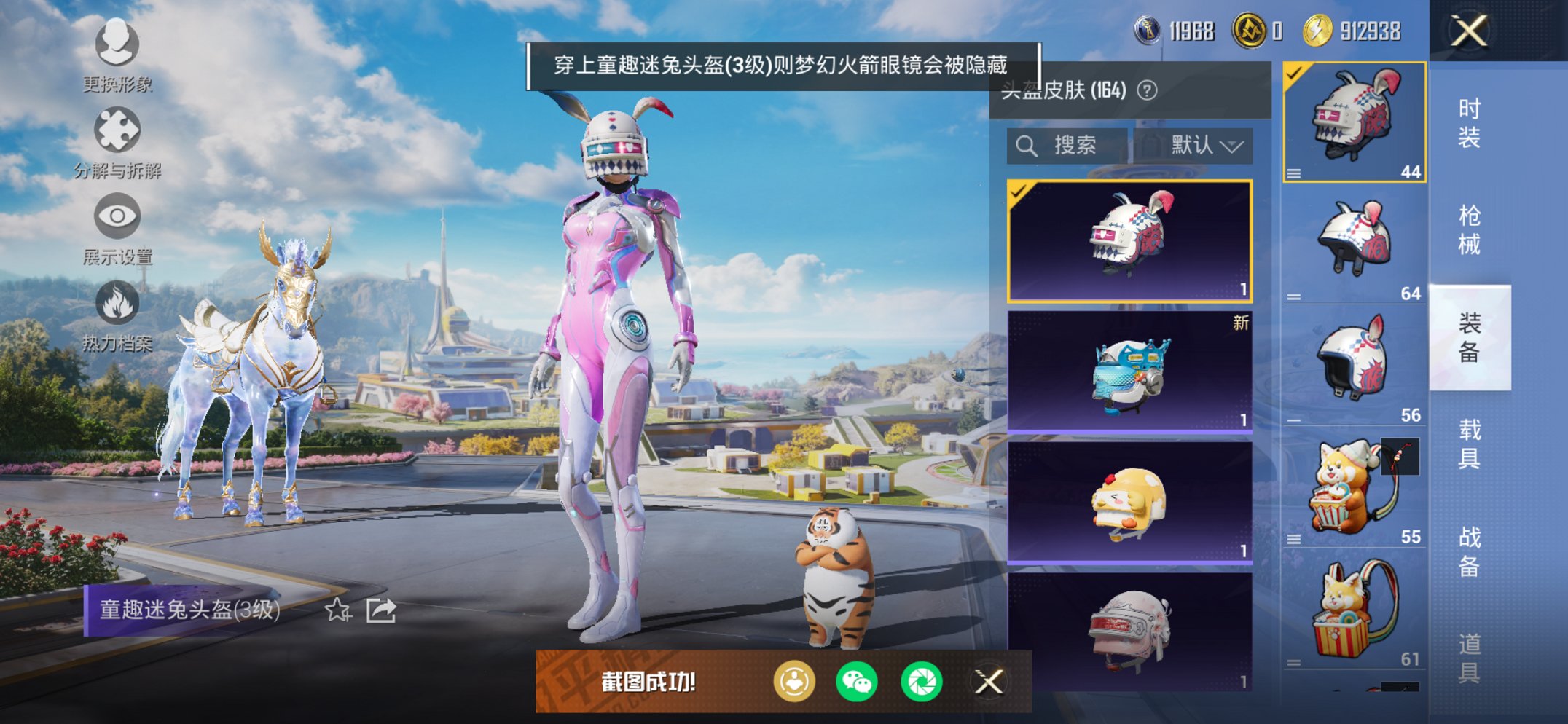Open the 更换形象 character change panel
This screenshot has height=724, width=1568.
tap(117, 45)
